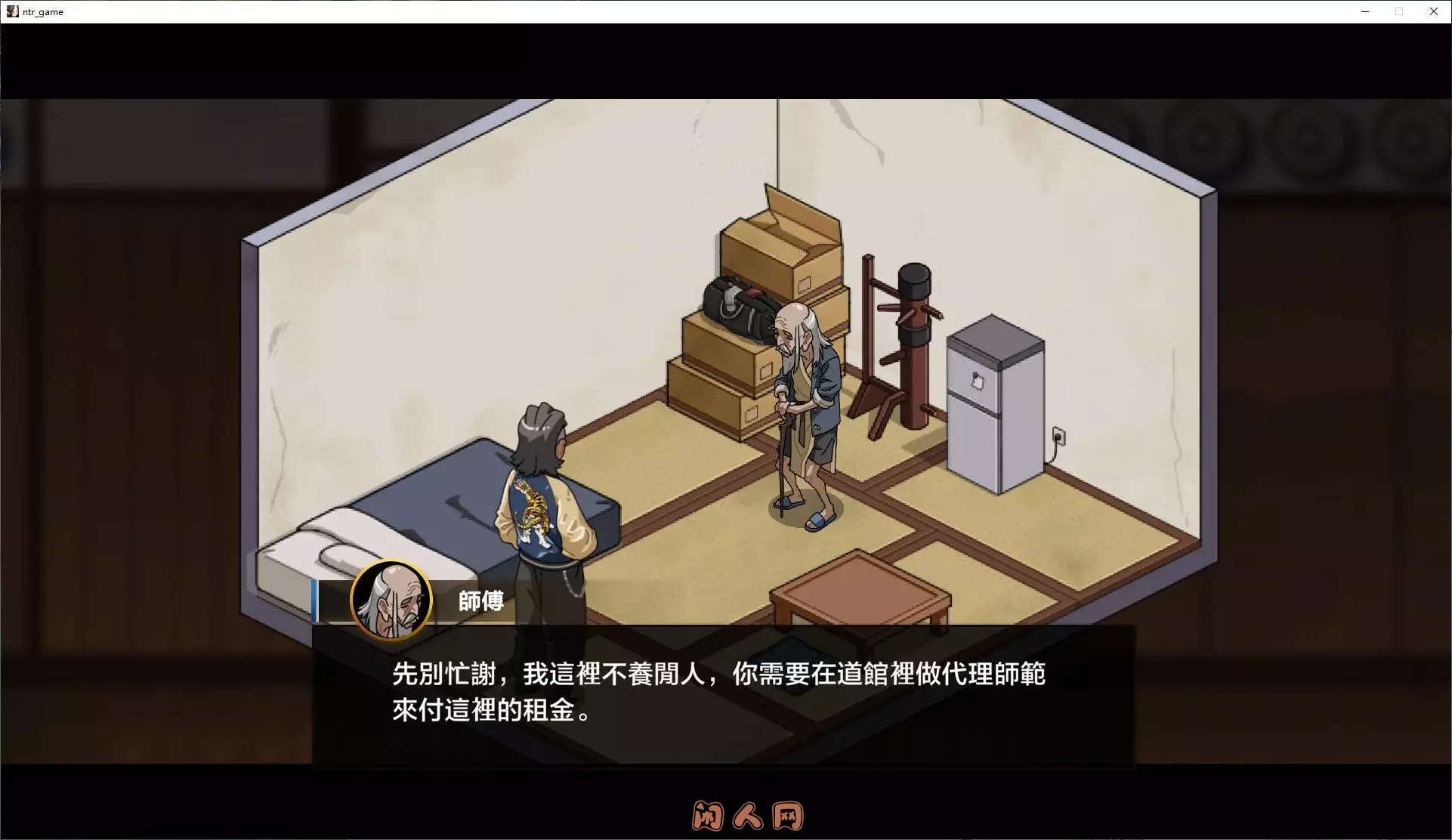
Task: Click the 師傅 character portrait icon
Action: 391,601
